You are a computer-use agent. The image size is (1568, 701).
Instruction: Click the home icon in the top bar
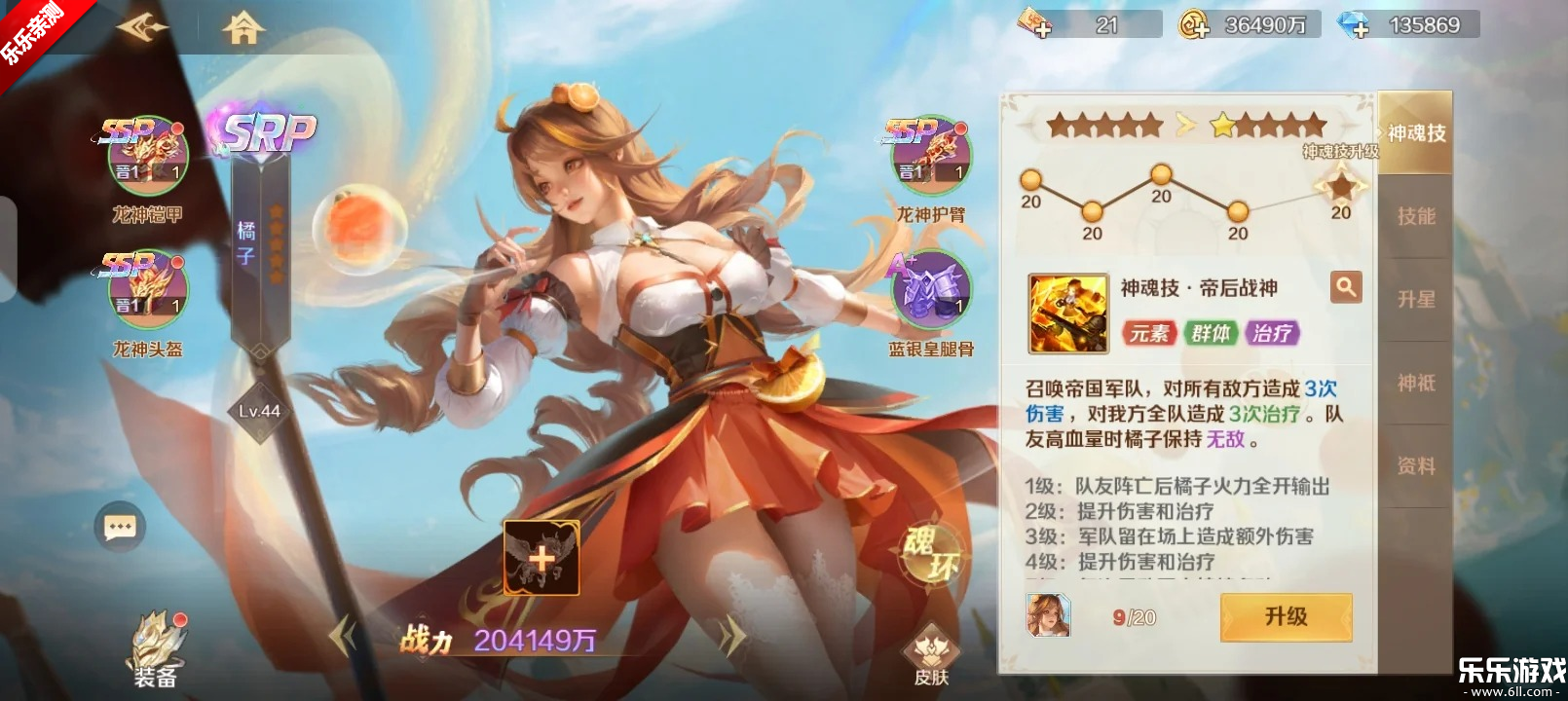pos(243,27)
